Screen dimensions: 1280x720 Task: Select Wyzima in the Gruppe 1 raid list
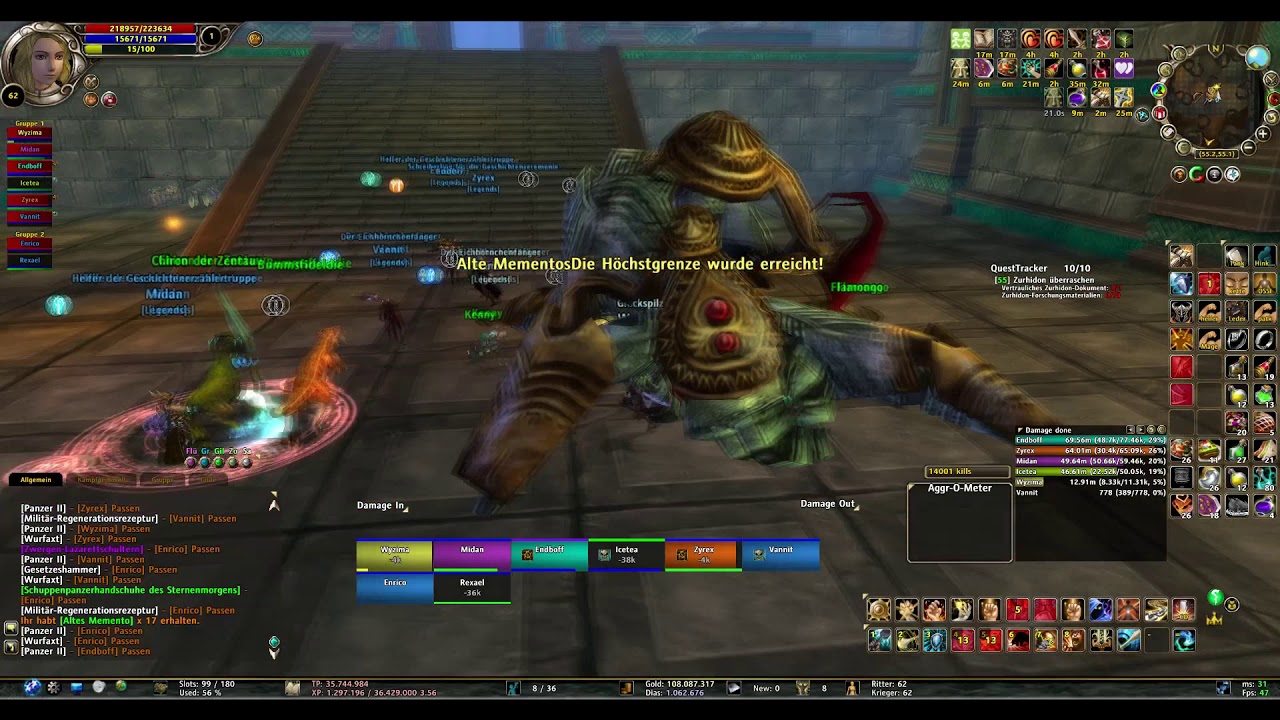pos(30,133)
